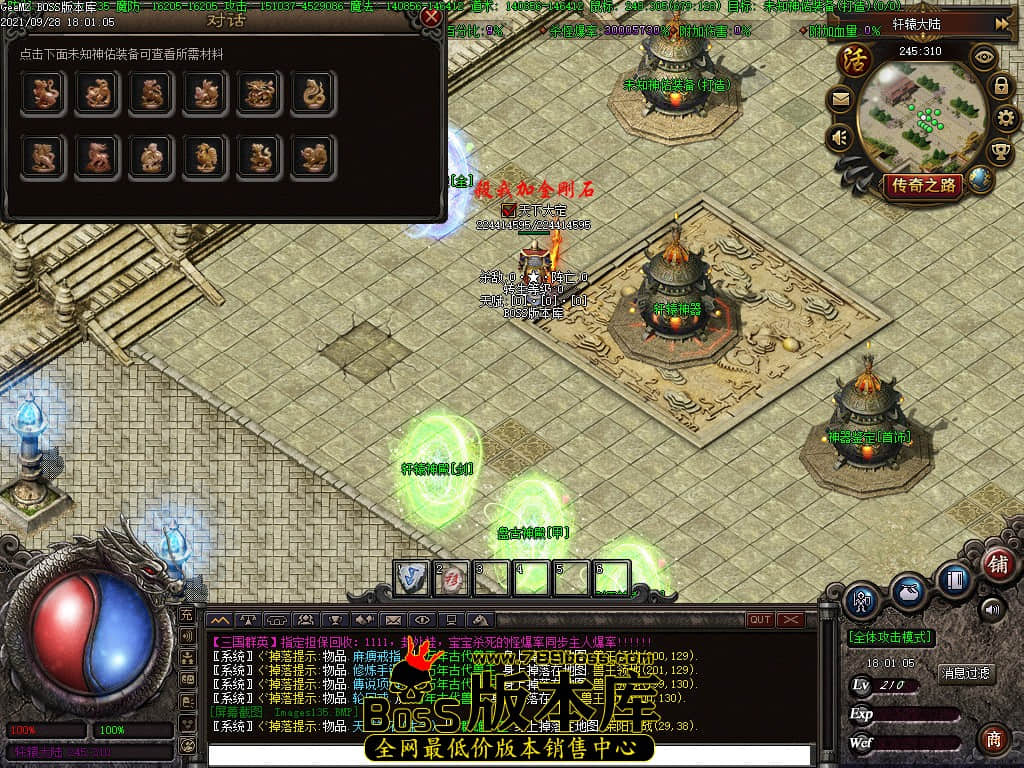Choose the rooster statue equipment icon
The height and width of the screenshot is (768, 1024).
pyautogui.click(x=205, y=157)
